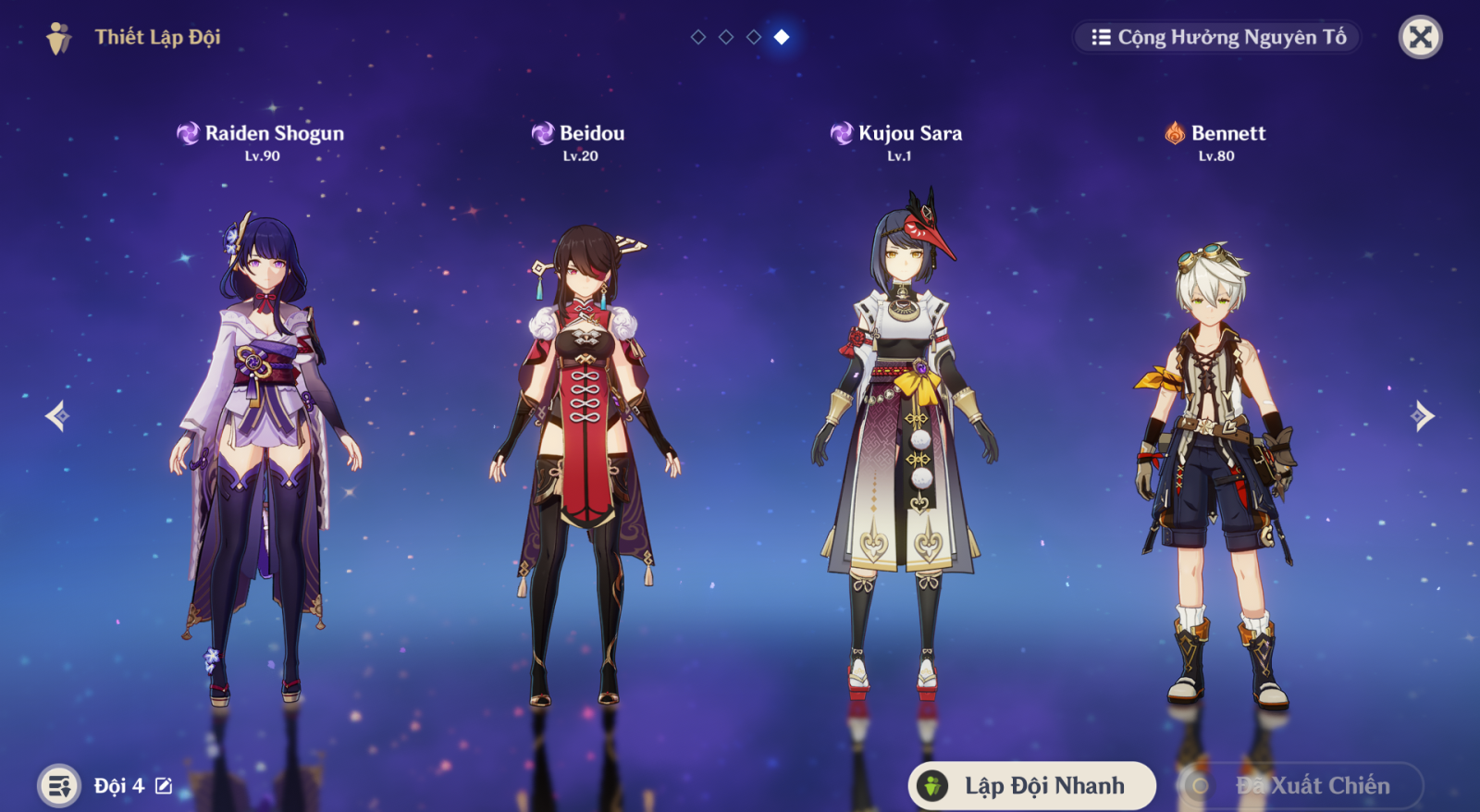Click the Đã Xuất Chiến button
This screenshot has height=812, width=1480.
(1300, 786)
